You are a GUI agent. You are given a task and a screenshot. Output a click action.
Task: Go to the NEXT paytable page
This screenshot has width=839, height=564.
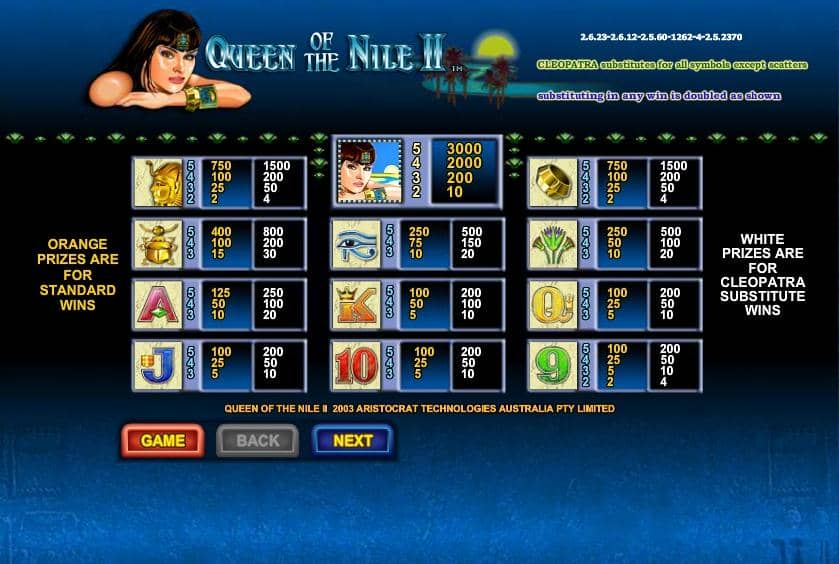(352, 440)
